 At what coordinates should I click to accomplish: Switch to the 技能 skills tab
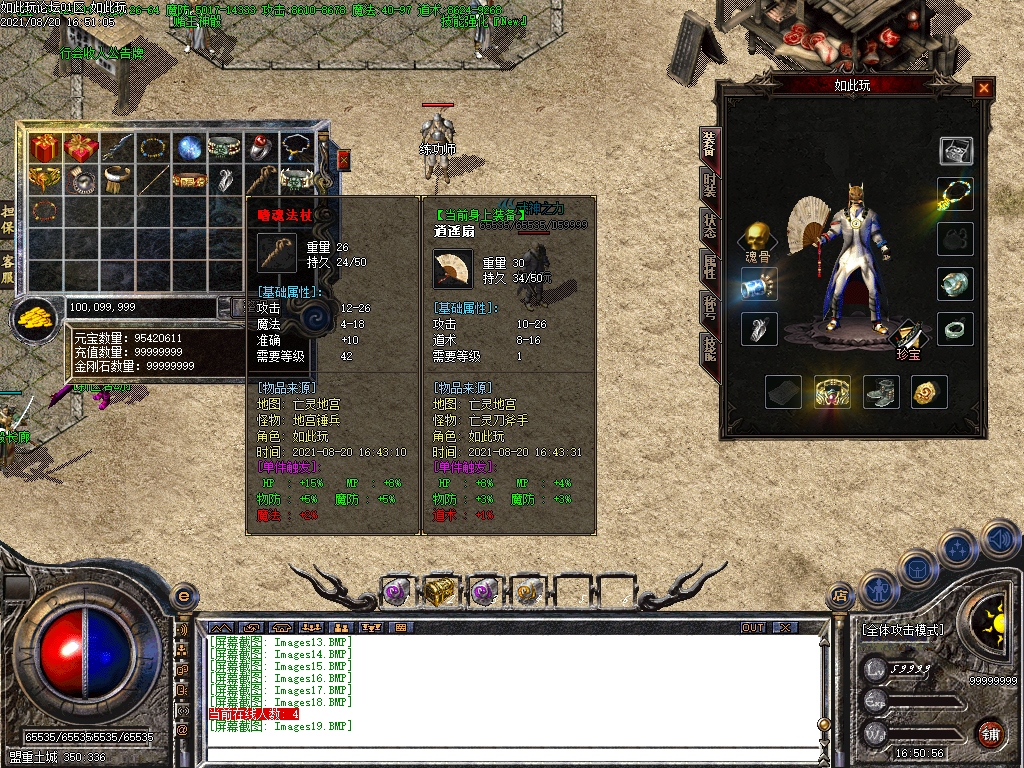pyautogui.click(x=709, y=347)
